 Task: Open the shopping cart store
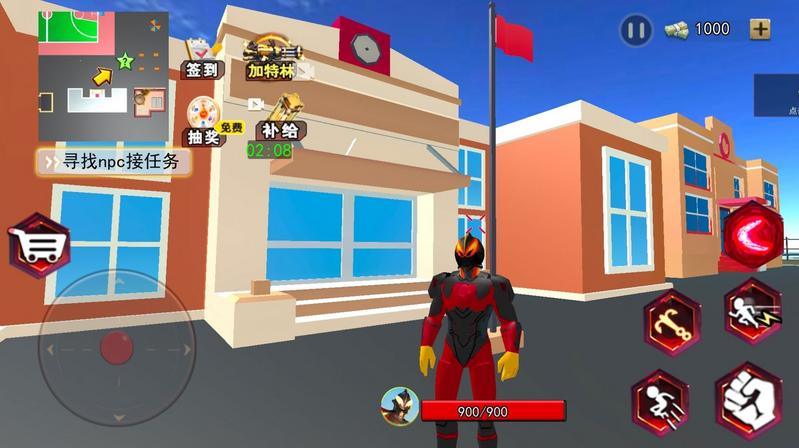[x=38, y=245]
